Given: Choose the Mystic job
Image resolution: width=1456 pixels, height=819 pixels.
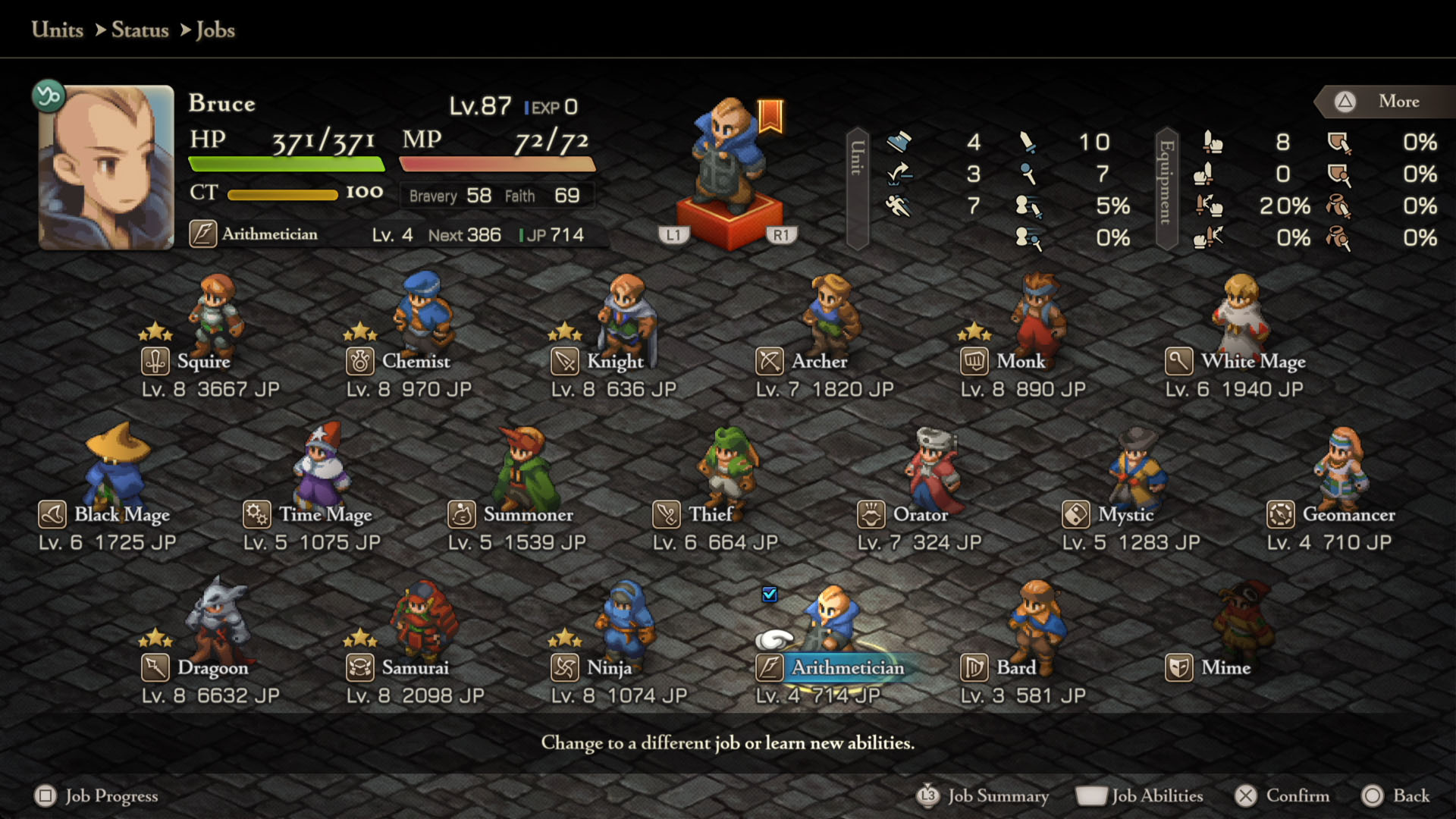Looking at the screenshot, I should pos(1125,515).
